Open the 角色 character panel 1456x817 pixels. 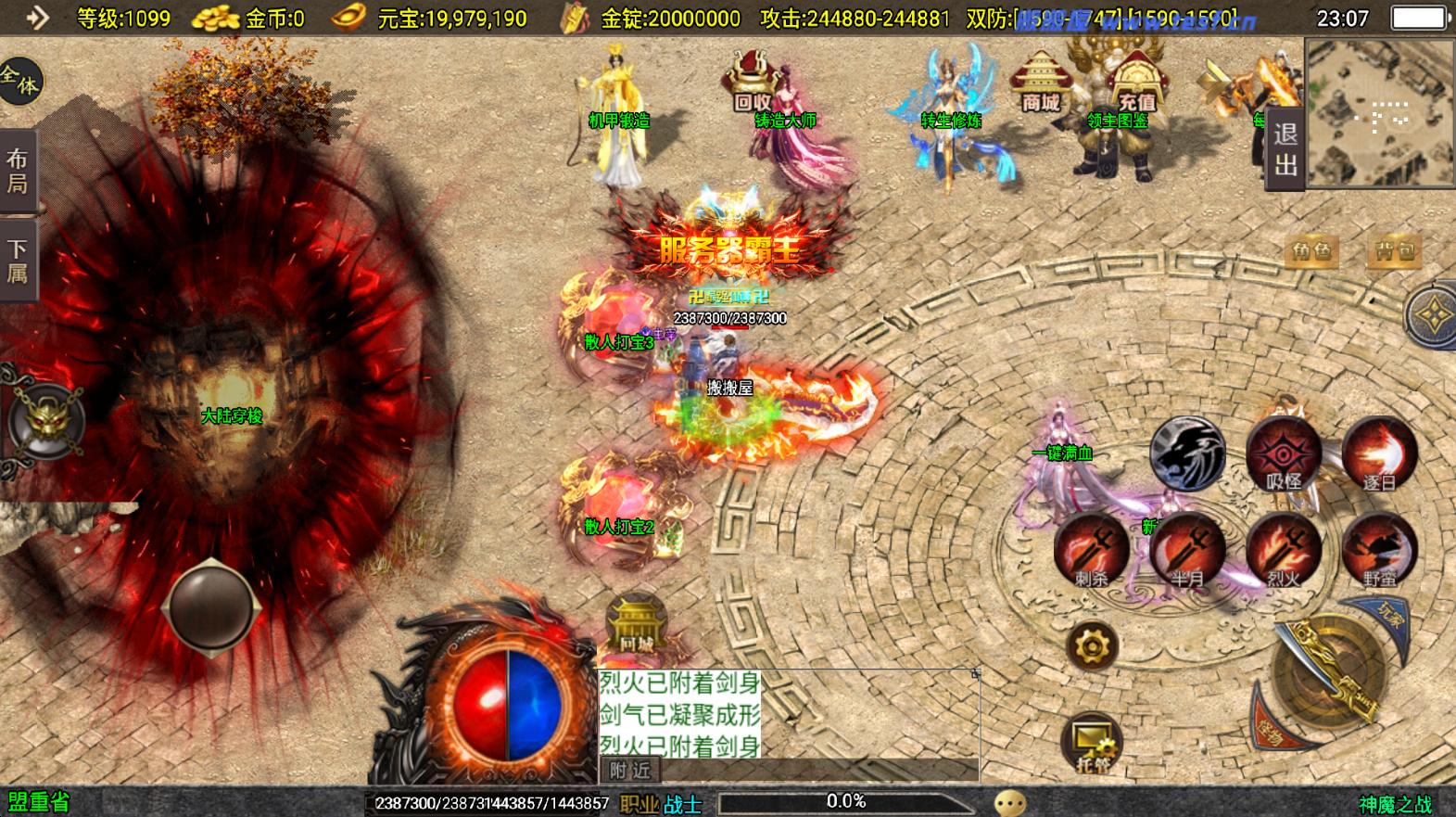[x=1310, y=251]
